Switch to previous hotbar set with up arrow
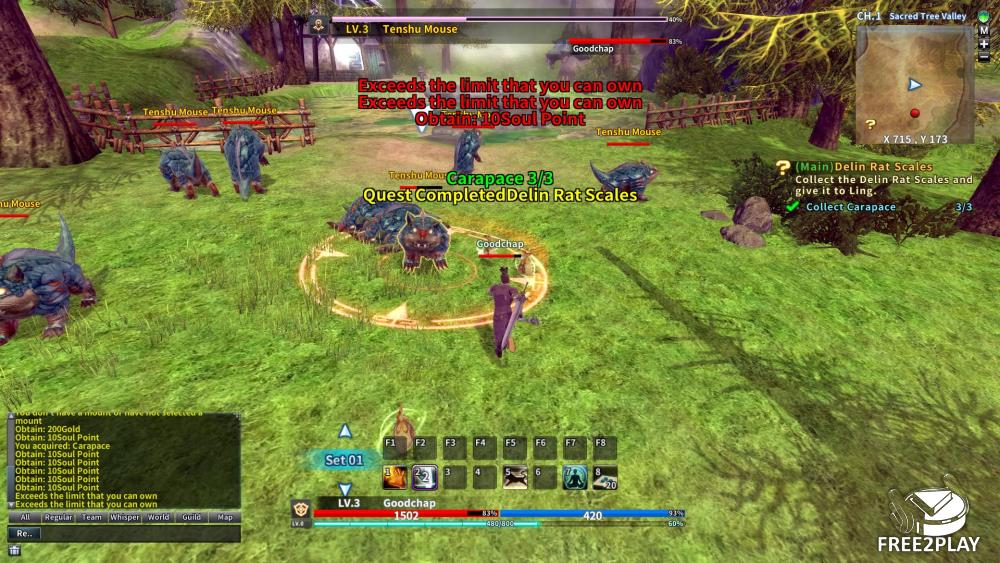The image size is (1000, 563). [345, 432]
